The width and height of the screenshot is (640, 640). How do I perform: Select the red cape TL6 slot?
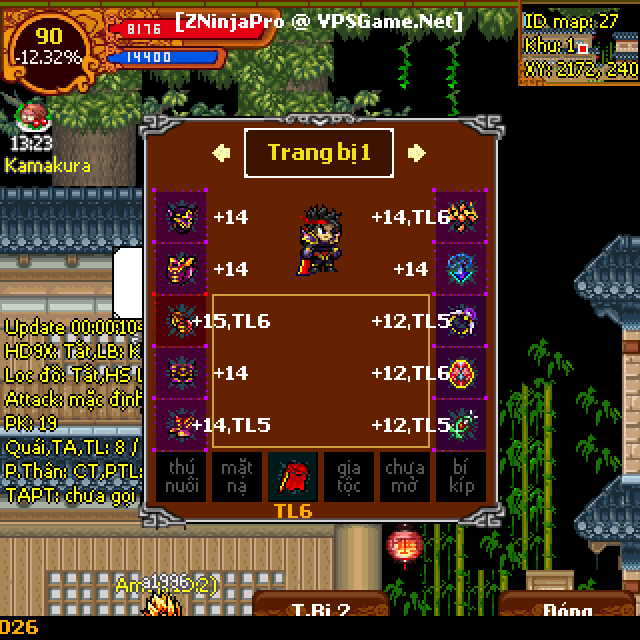tap(293, 477)
